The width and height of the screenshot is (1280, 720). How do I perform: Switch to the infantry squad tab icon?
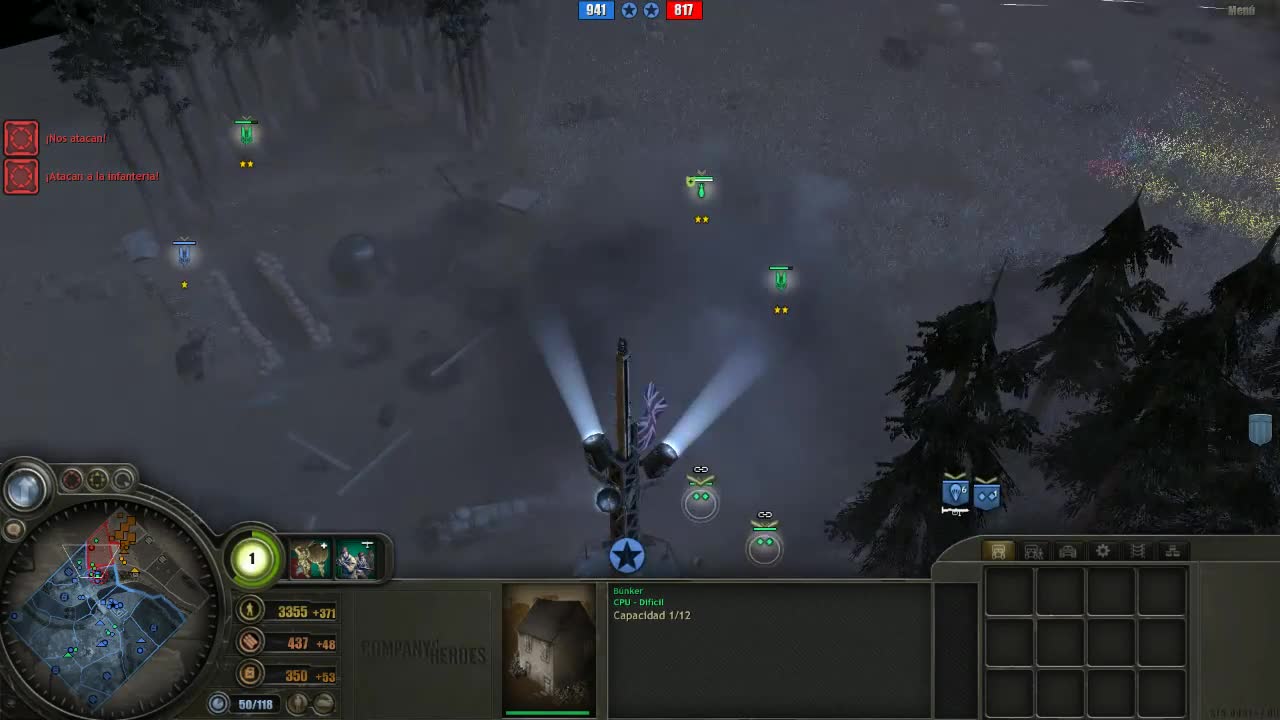(1033, 550)
